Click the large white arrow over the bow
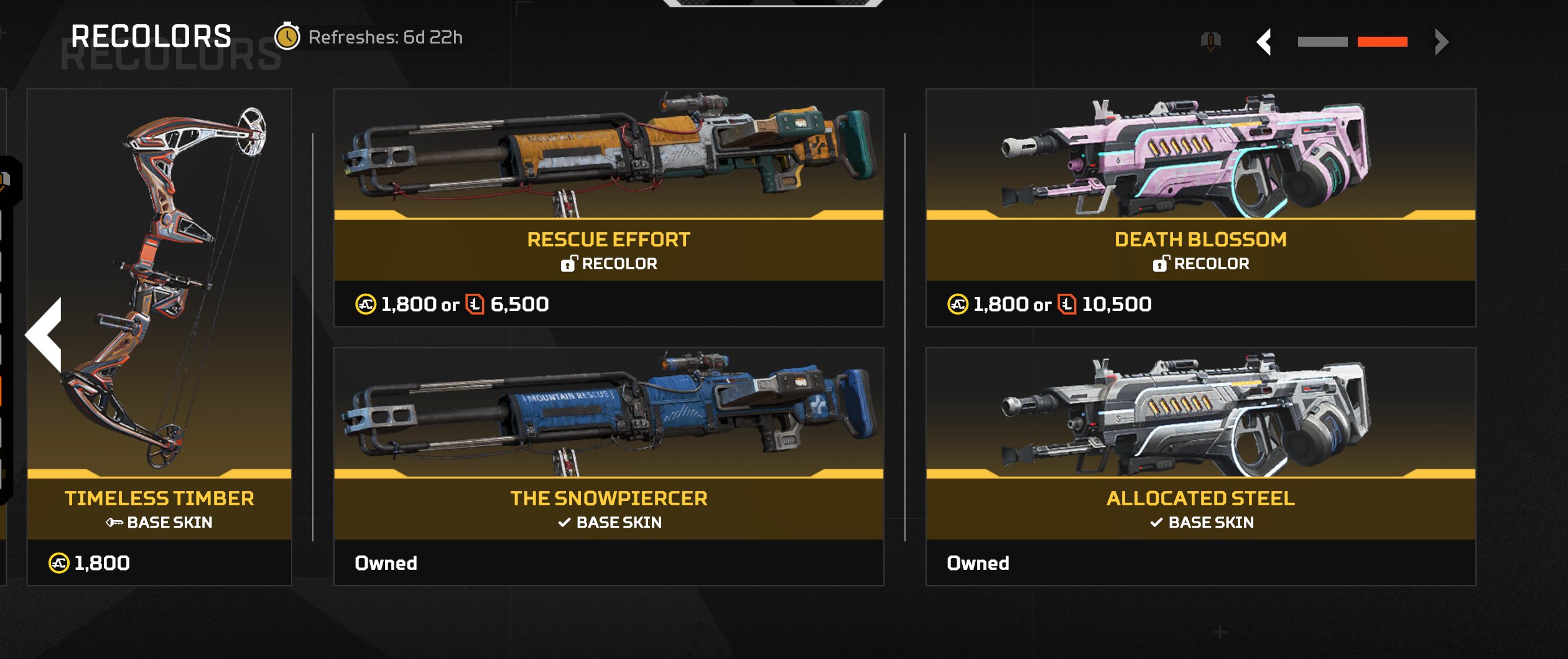 click(x=46, y=335)
